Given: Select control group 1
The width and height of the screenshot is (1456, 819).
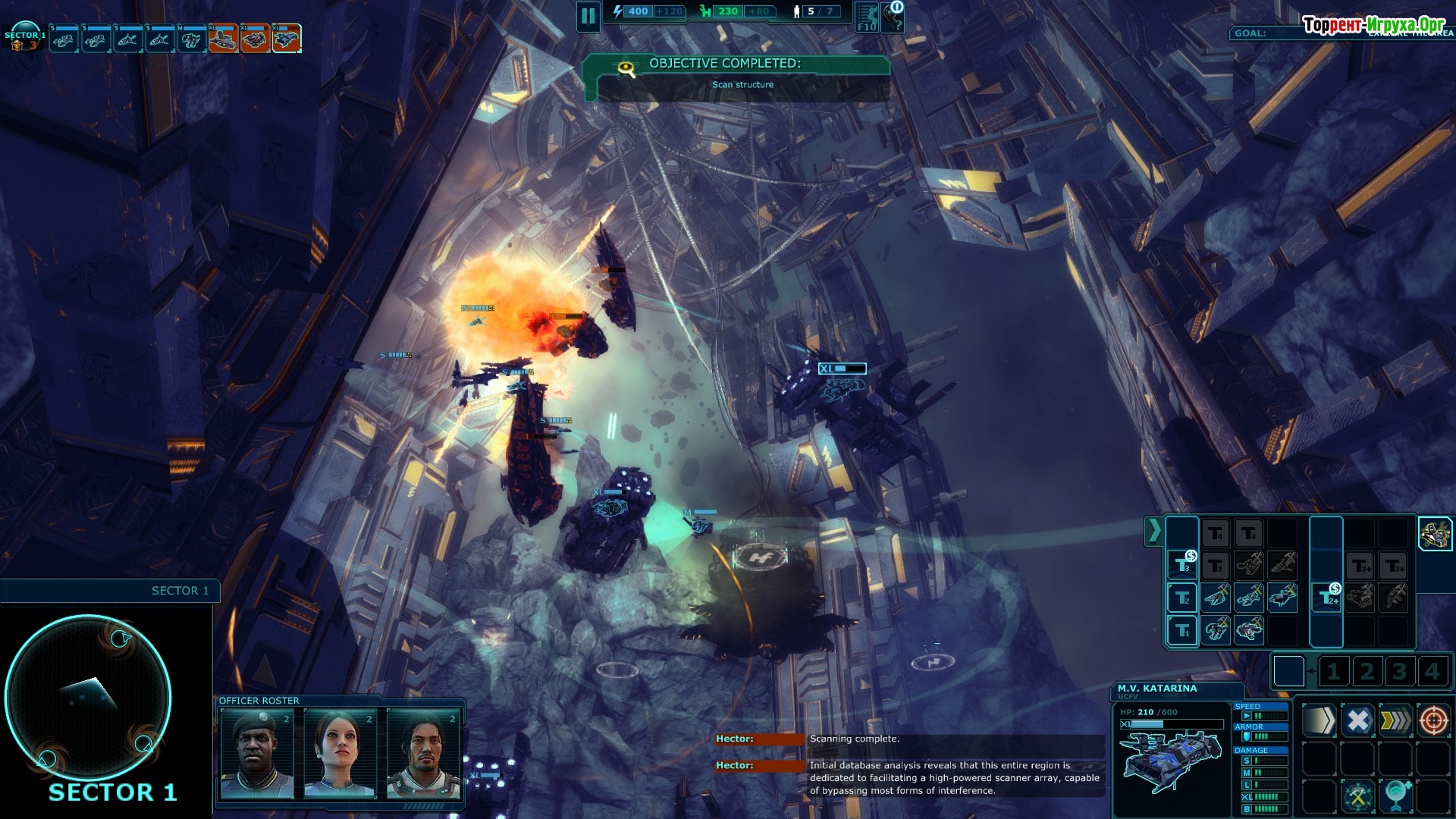Looking at the screenshot, I should point(1334,671).
